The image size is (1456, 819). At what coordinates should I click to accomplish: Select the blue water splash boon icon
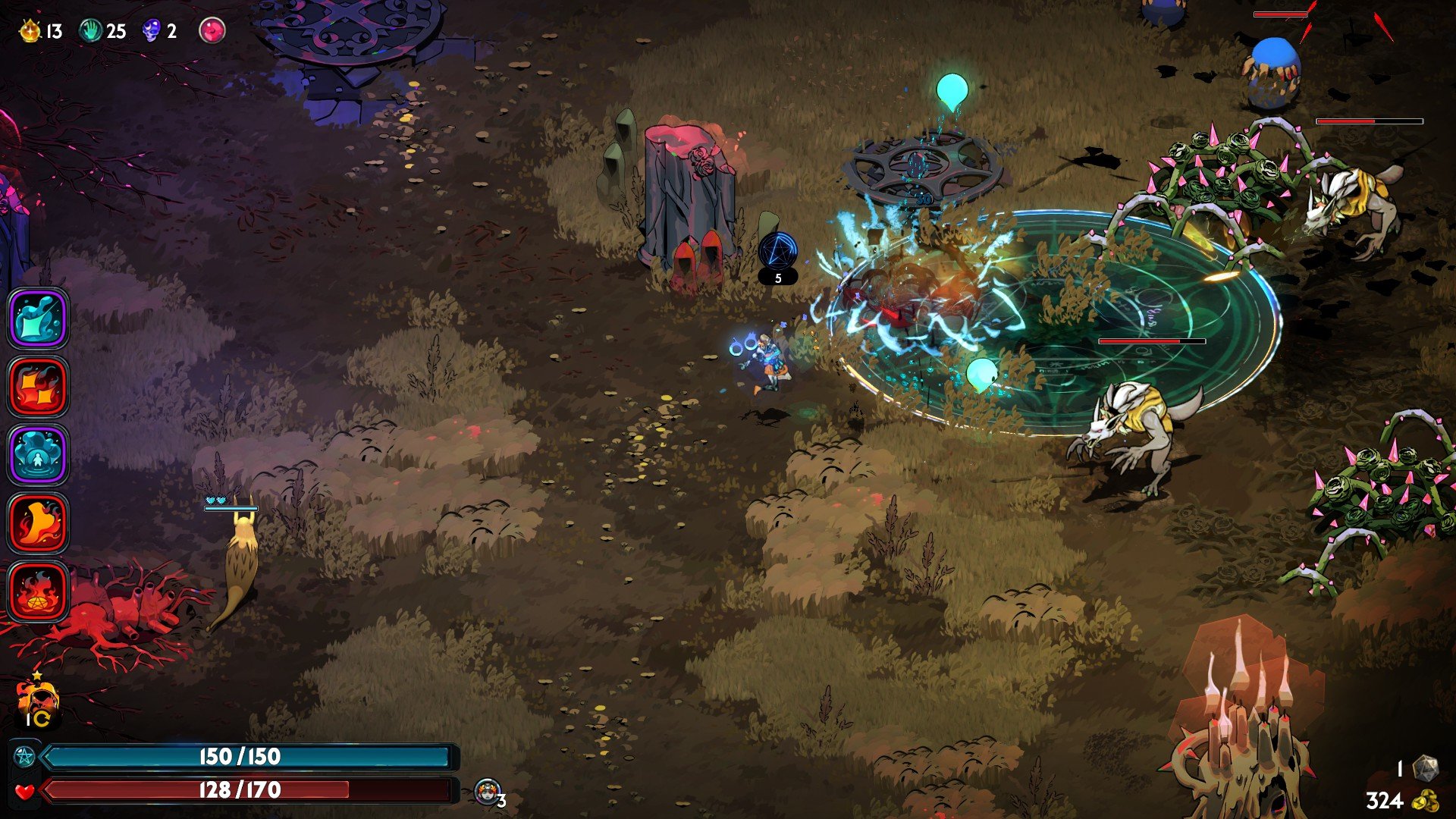click(x=38, y=318)
